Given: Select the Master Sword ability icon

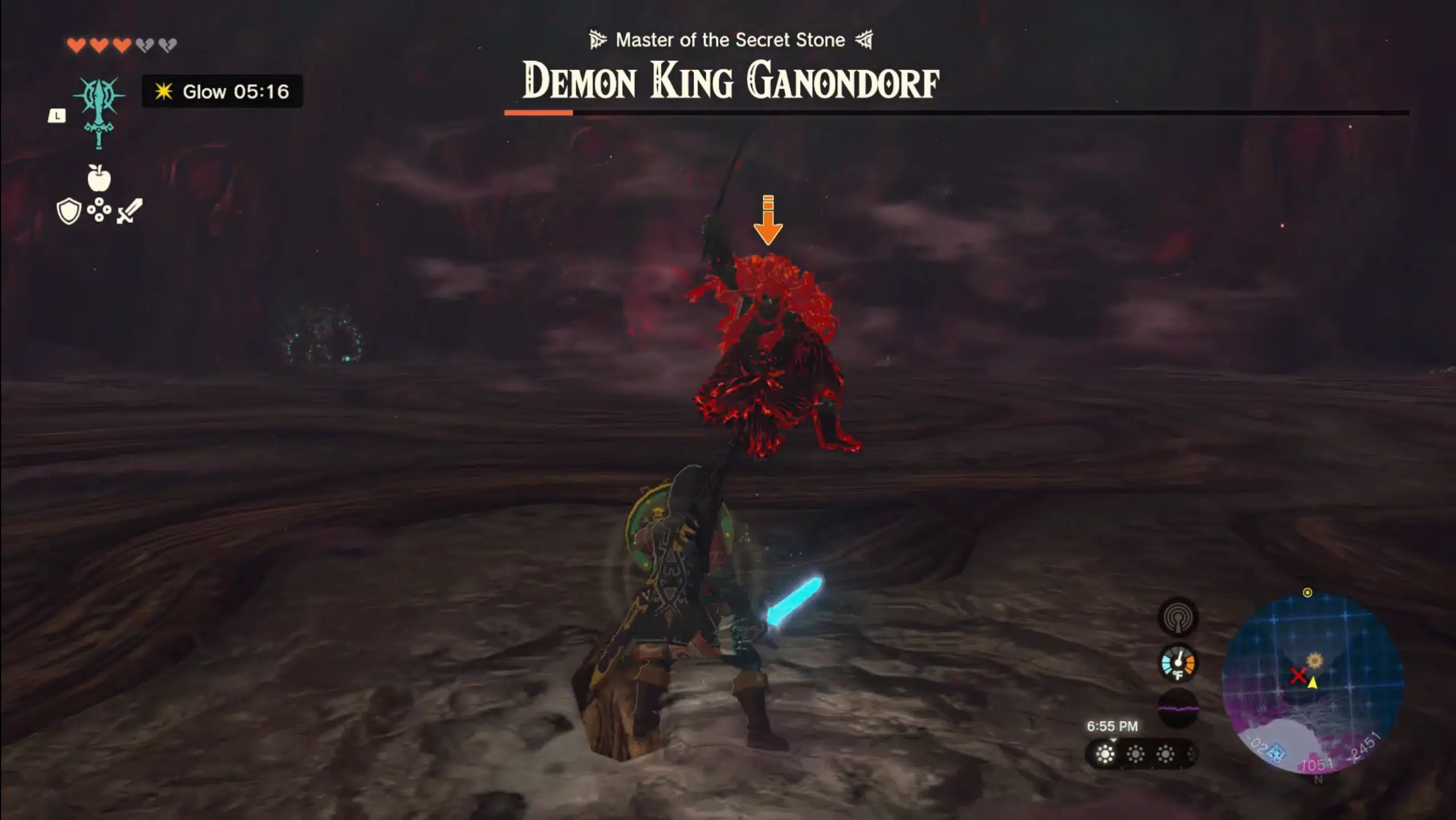Looking at the screenshot, I should 99,112.
